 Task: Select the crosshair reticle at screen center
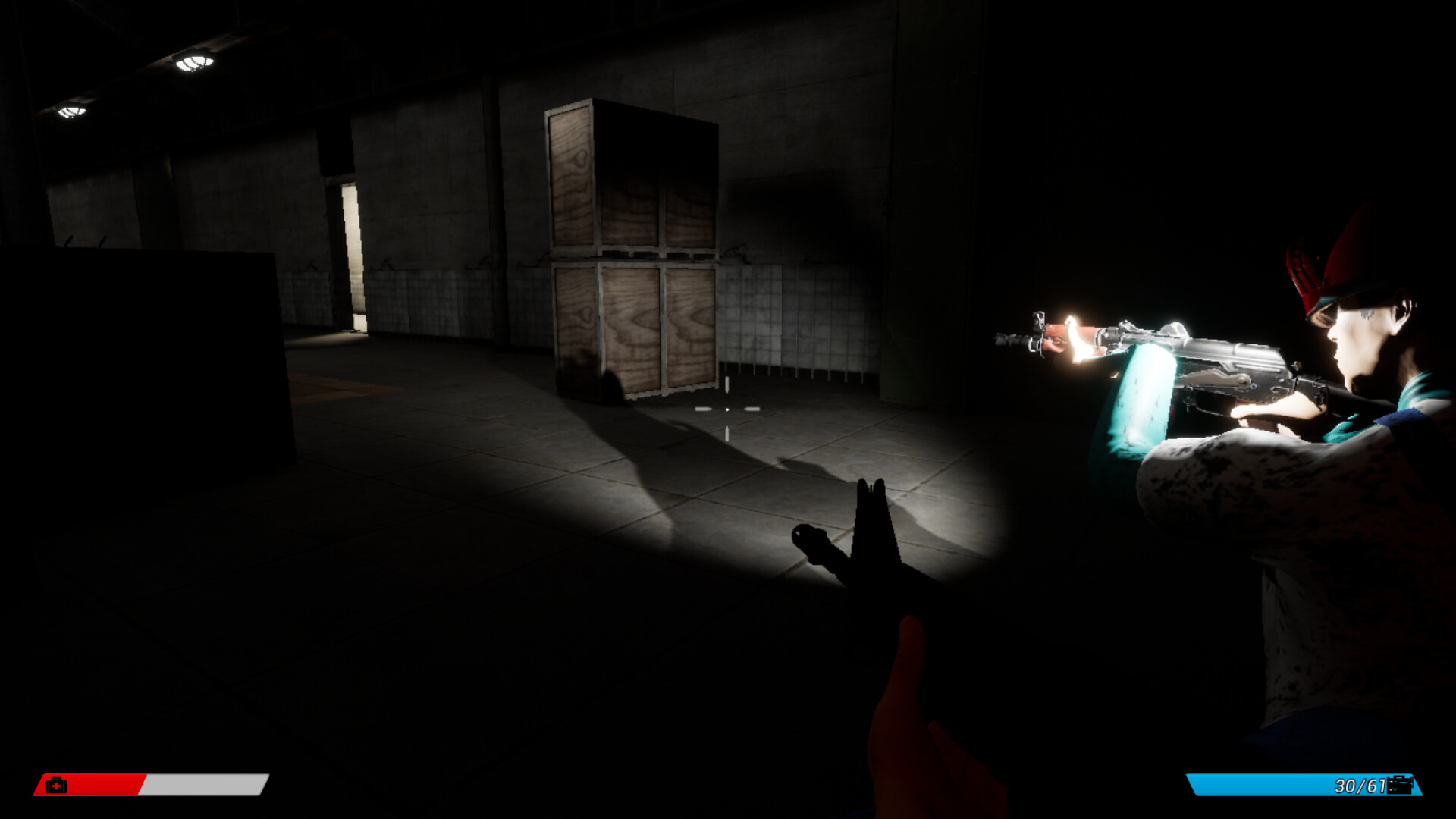pyautogui.click(x=728, y=409)
